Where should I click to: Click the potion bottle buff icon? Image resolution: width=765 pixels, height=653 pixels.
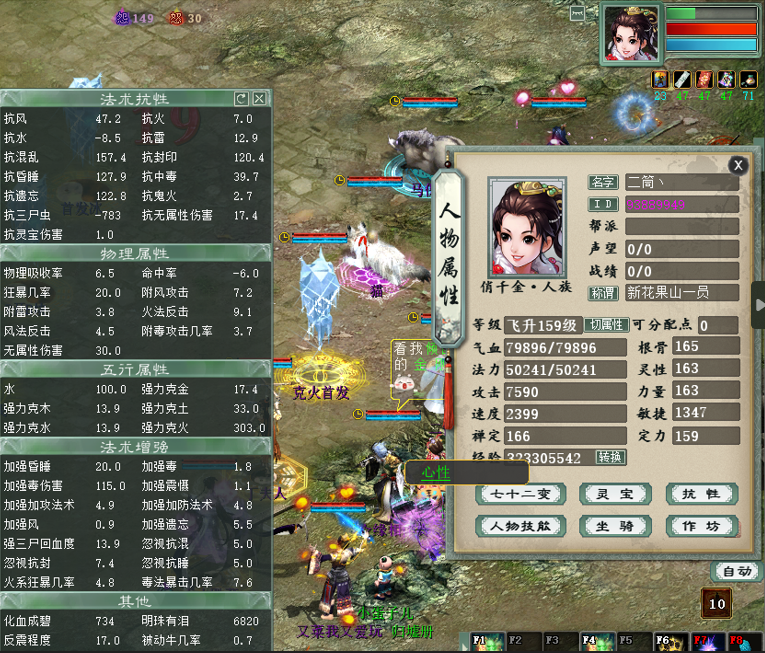coord(749,79)
